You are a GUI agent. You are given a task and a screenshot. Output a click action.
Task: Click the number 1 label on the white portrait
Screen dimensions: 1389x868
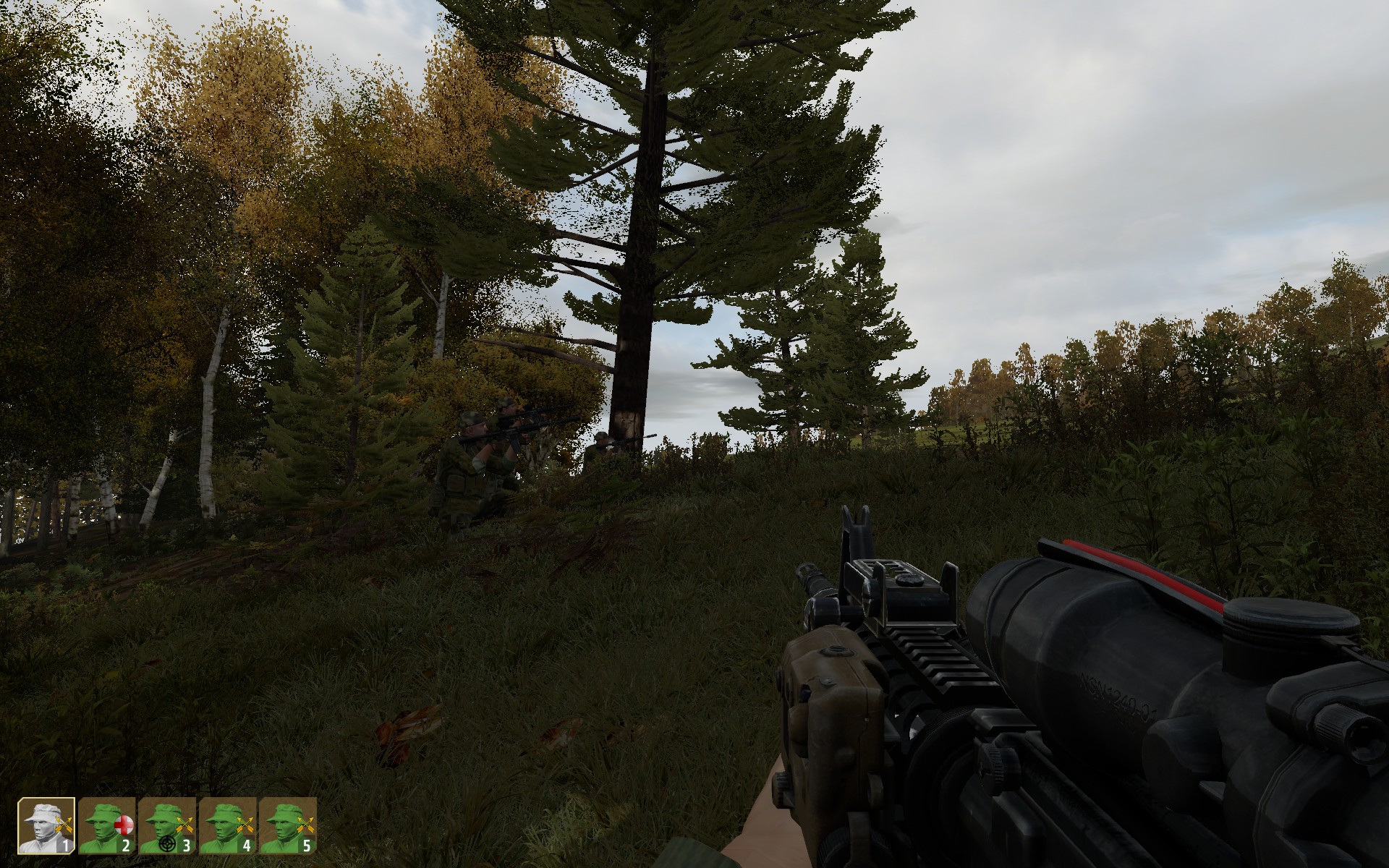66,844
